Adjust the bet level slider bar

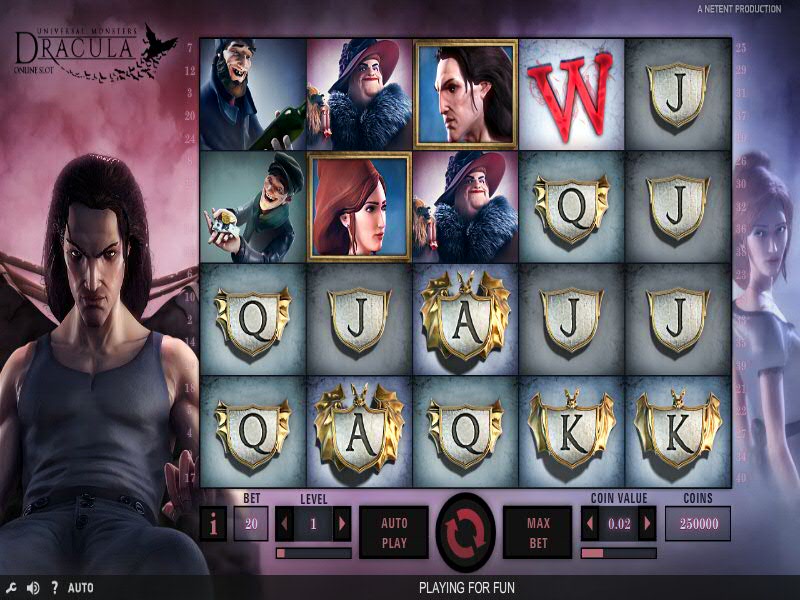tap(313, 552)
